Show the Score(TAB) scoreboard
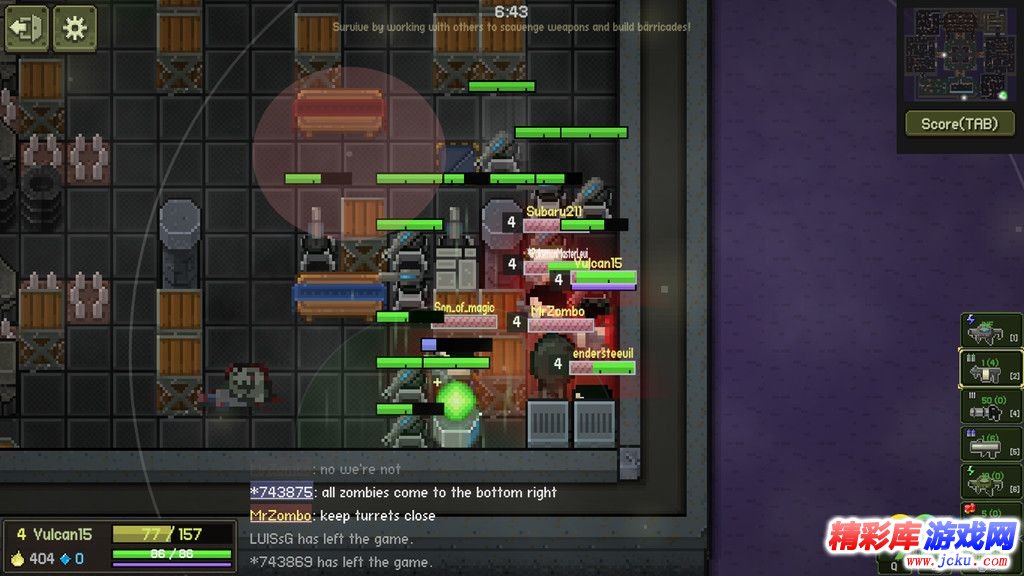The height and width of the screenshot is (576, 1024). (x=960, y=124)
